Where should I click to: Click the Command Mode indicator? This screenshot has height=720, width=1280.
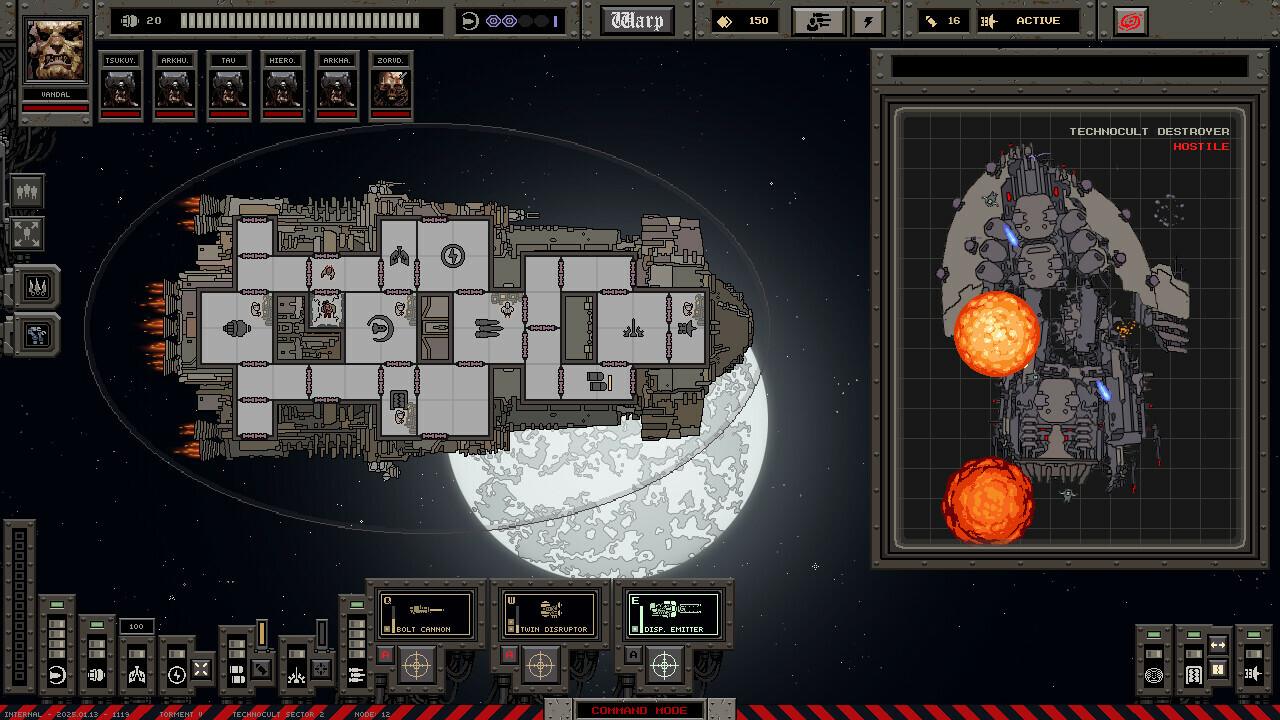click(639, 710)
